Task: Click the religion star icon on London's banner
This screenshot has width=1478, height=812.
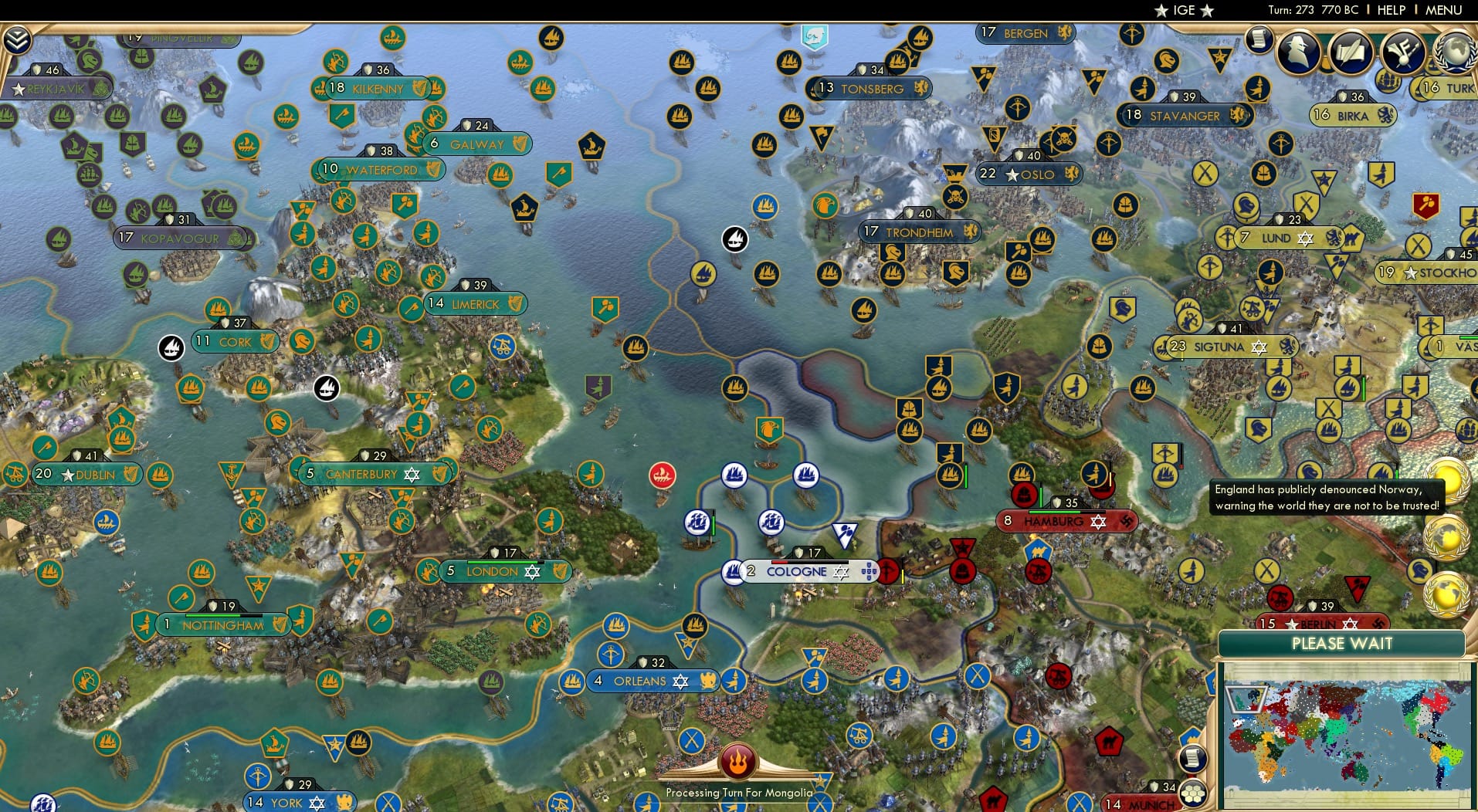Action: coord(532,571)
